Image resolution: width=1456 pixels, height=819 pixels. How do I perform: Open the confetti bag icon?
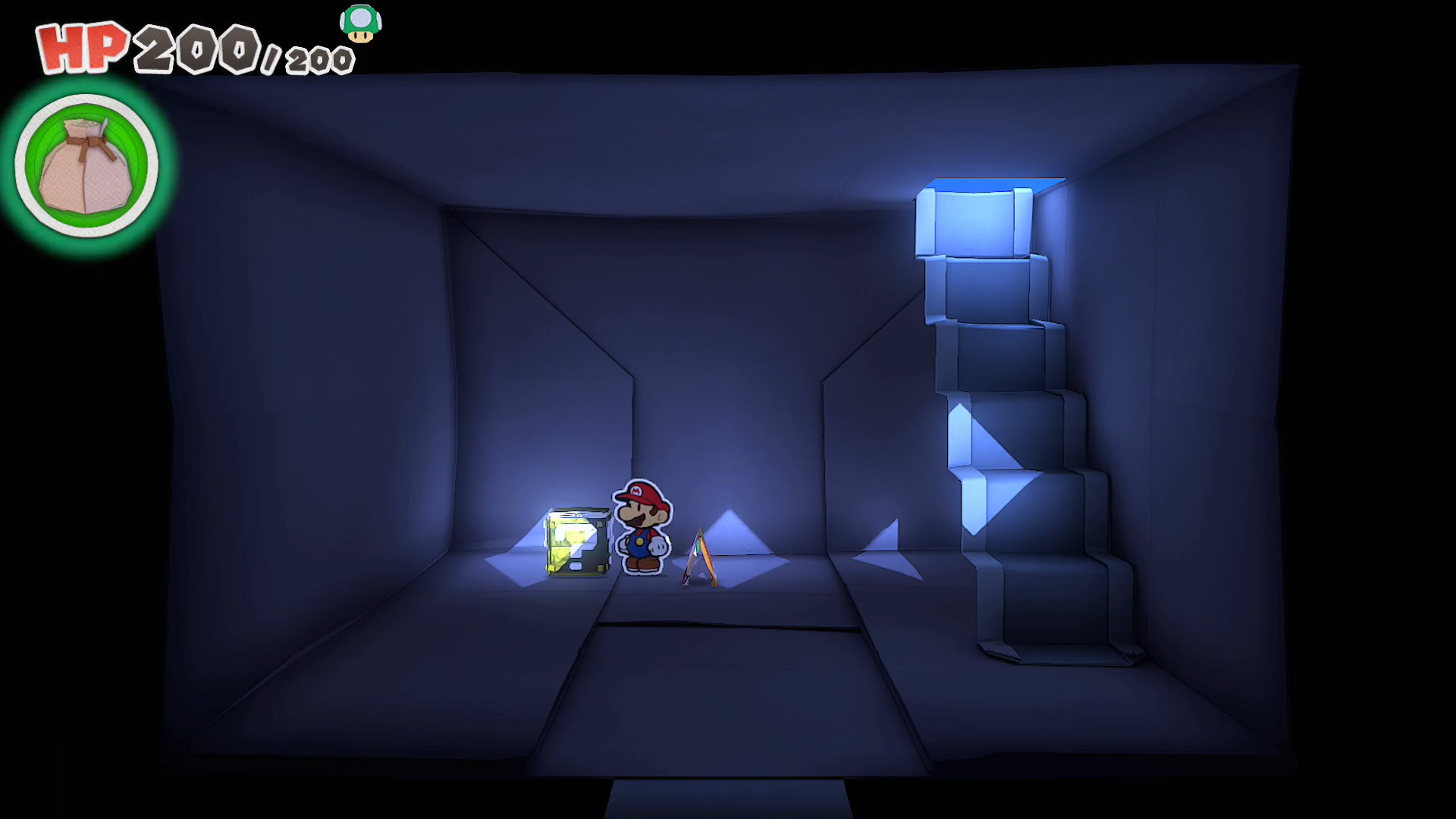86,165
